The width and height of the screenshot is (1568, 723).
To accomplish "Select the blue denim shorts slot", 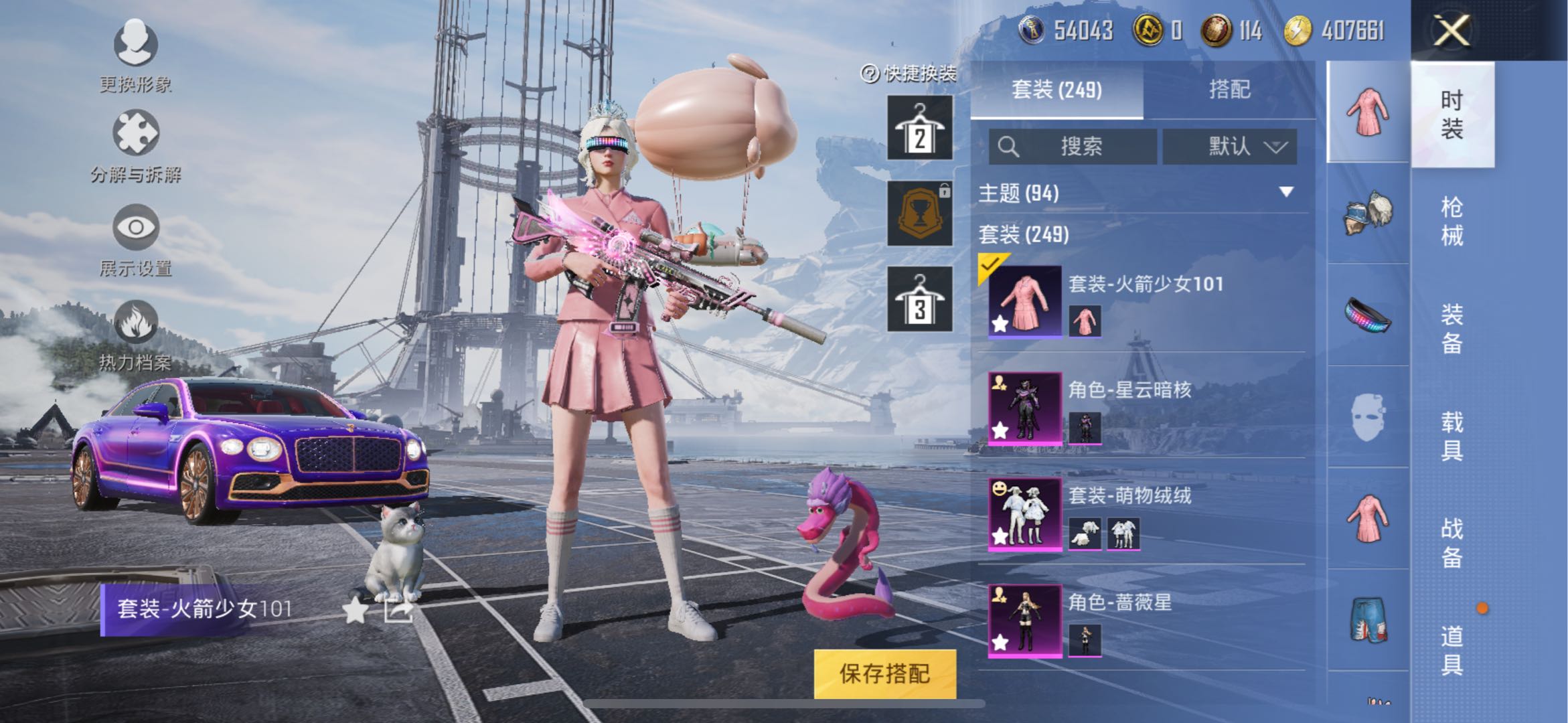I will click(1368, 620).
